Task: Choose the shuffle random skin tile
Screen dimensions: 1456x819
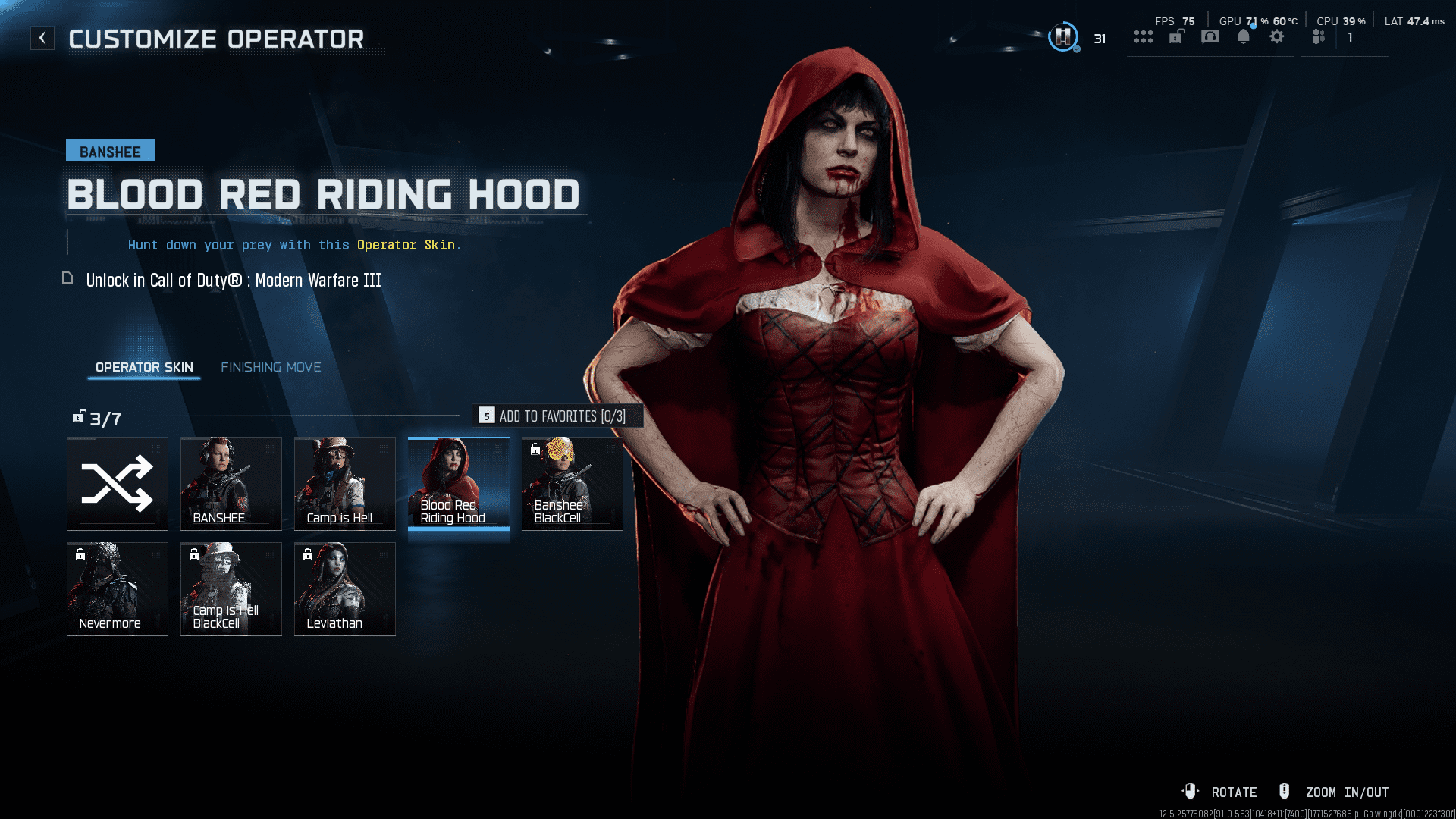Action: click(x=118, y=484)
